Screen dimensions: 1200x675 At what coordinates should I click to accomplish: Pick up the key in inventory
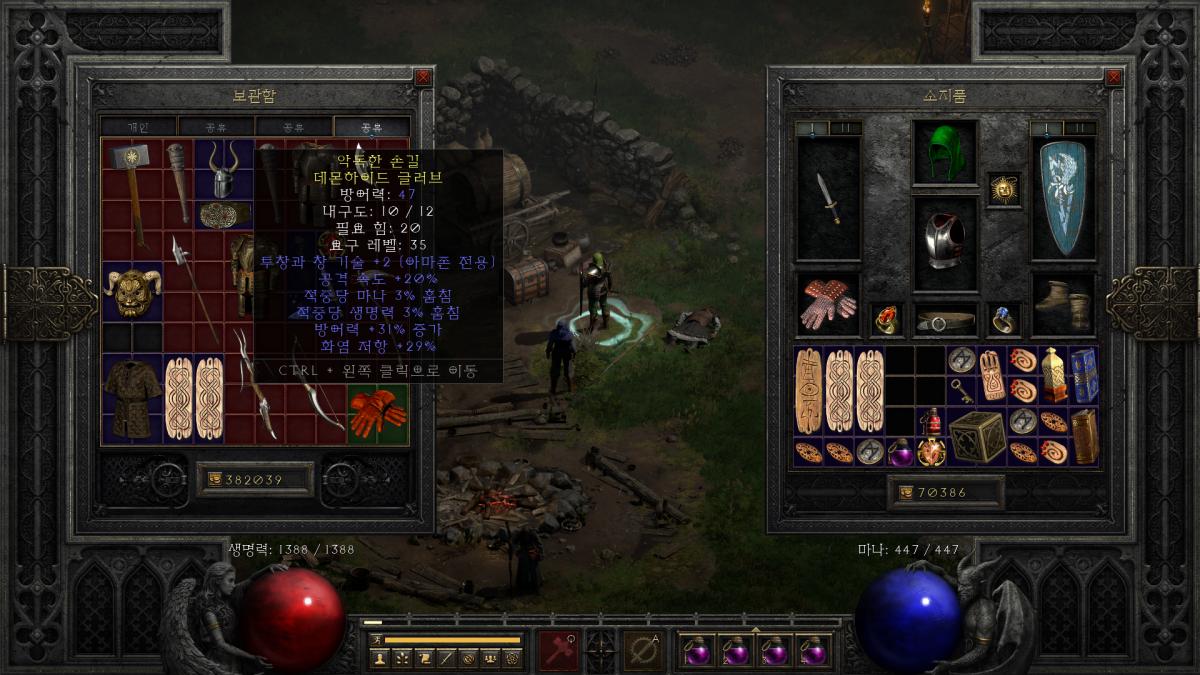tap(961, 388)
